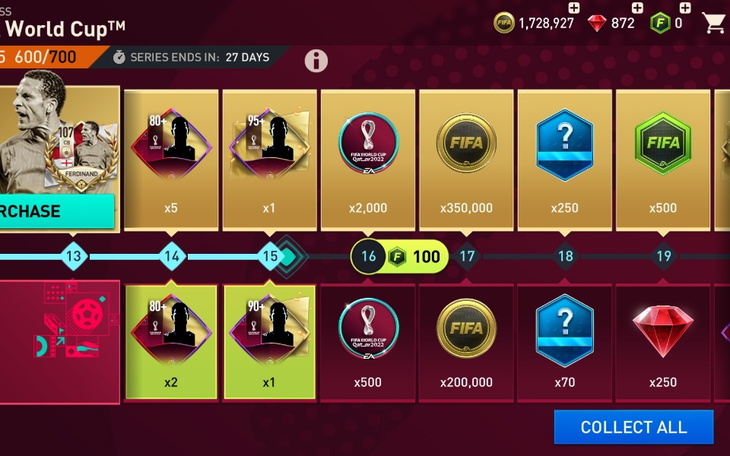The image size is (730, 456).
Task: Claim the 90+ player x1 free reward
Action: coord(269,341)
